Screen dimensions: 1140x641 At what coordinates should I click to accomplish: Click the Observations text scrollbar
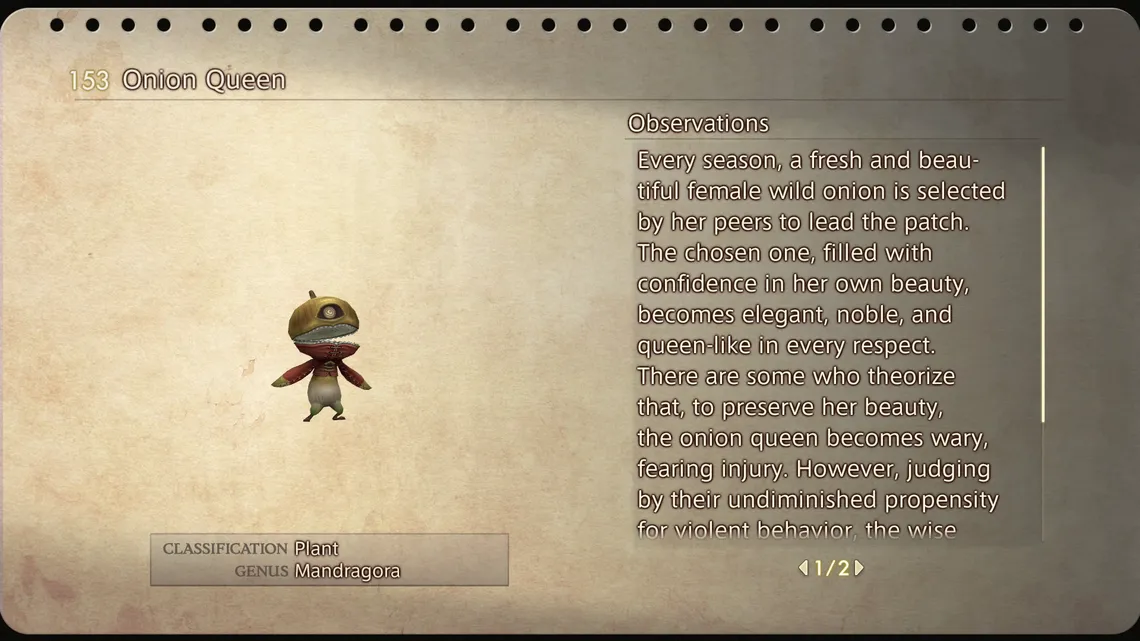click(1043, 285)
